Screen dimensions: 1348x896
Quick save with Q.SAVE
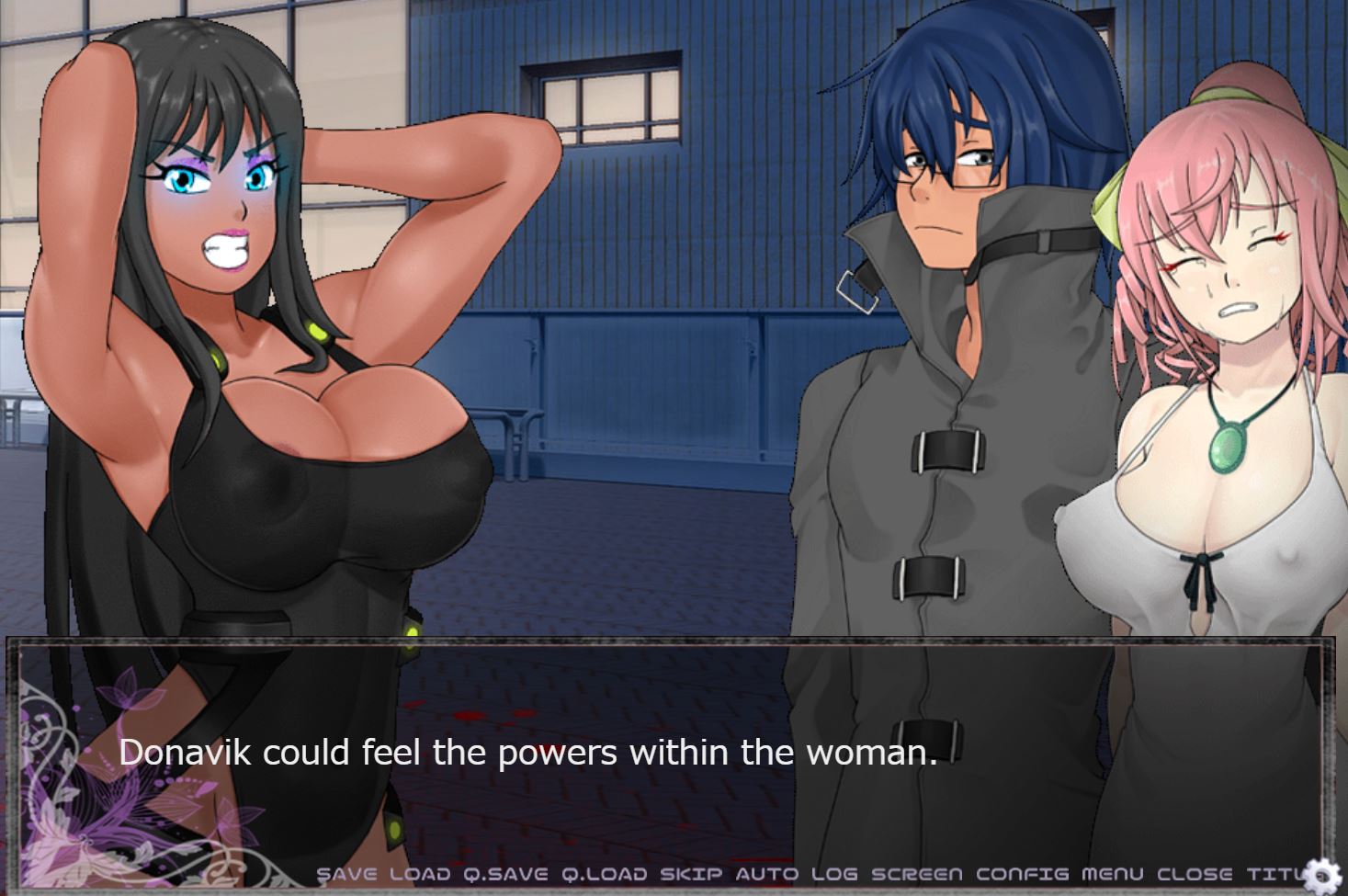[505, 874]
